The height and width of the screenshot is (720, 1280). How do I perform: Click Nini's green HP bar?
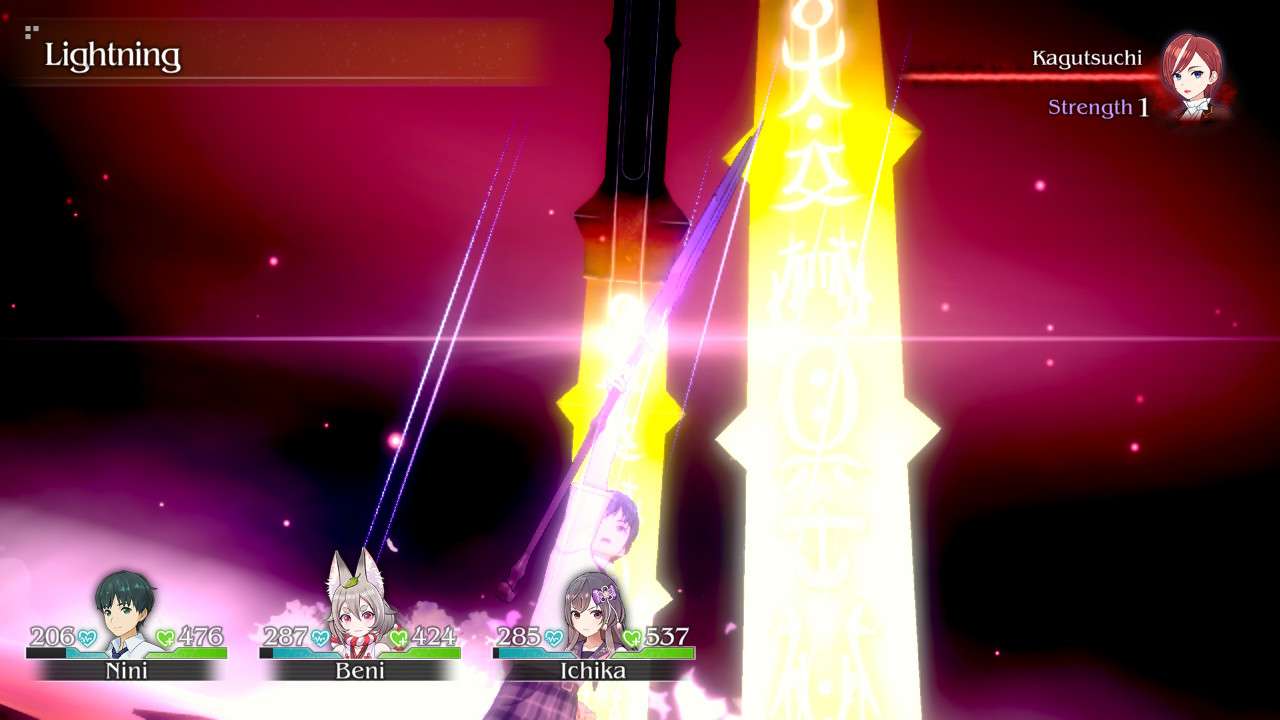190,654
